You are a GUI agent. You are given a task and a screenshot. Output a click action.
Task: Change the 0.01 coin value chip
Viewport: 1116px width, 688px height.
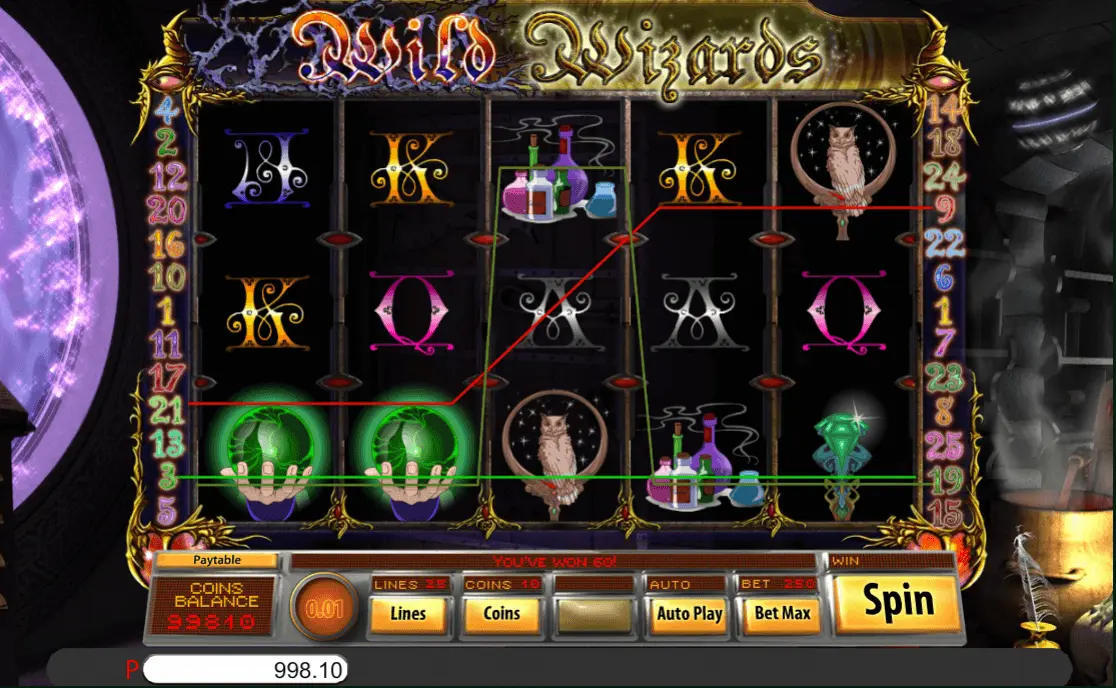[x=325, y=608]
